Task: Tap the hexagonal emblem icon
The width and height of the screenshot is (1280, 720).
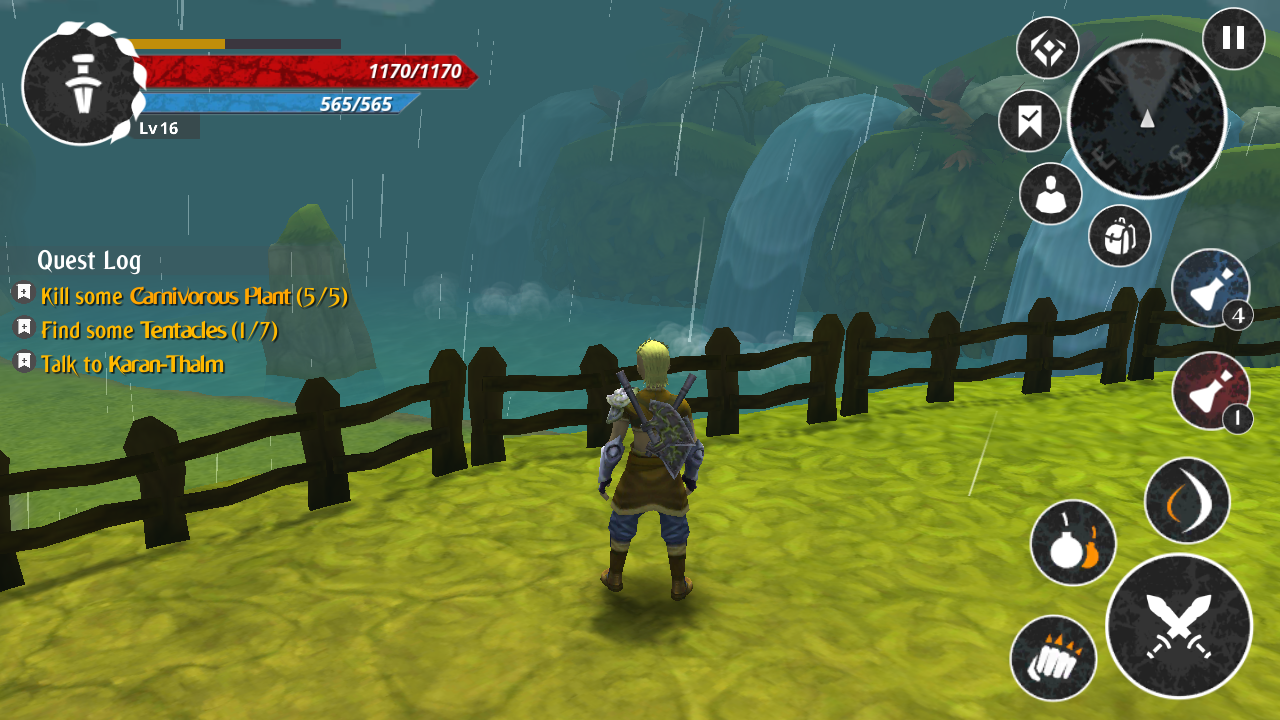Action: 1047,48
